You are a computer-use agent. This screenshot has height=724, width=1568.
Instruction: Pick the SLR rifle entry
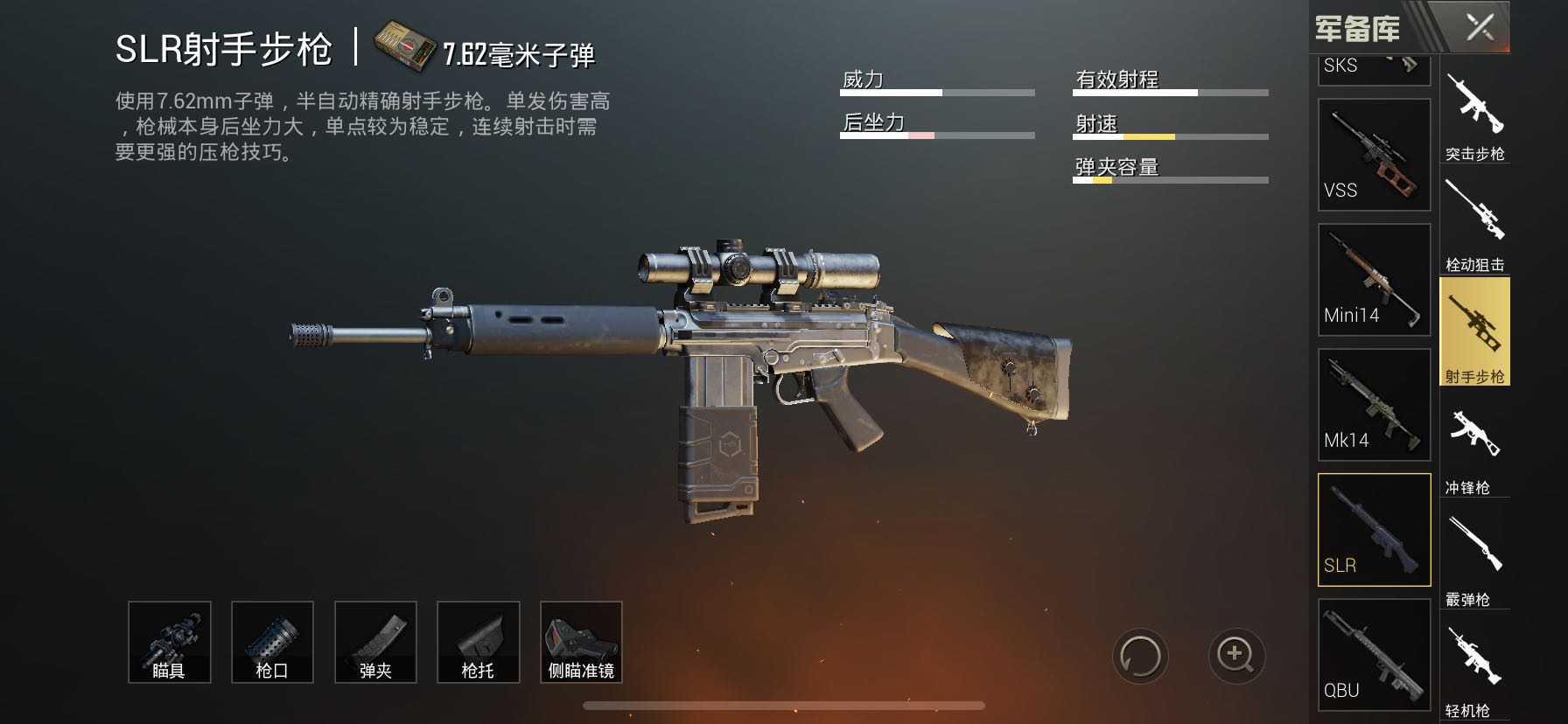pos(1374,530)
